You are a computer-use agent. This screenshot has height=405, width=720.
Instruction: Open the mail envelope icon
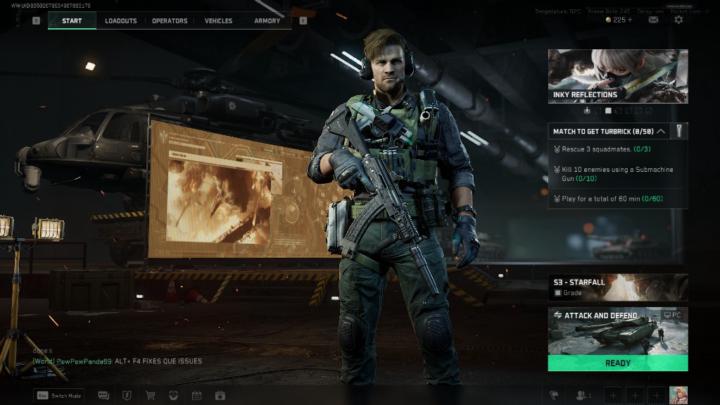coord(653,19)
